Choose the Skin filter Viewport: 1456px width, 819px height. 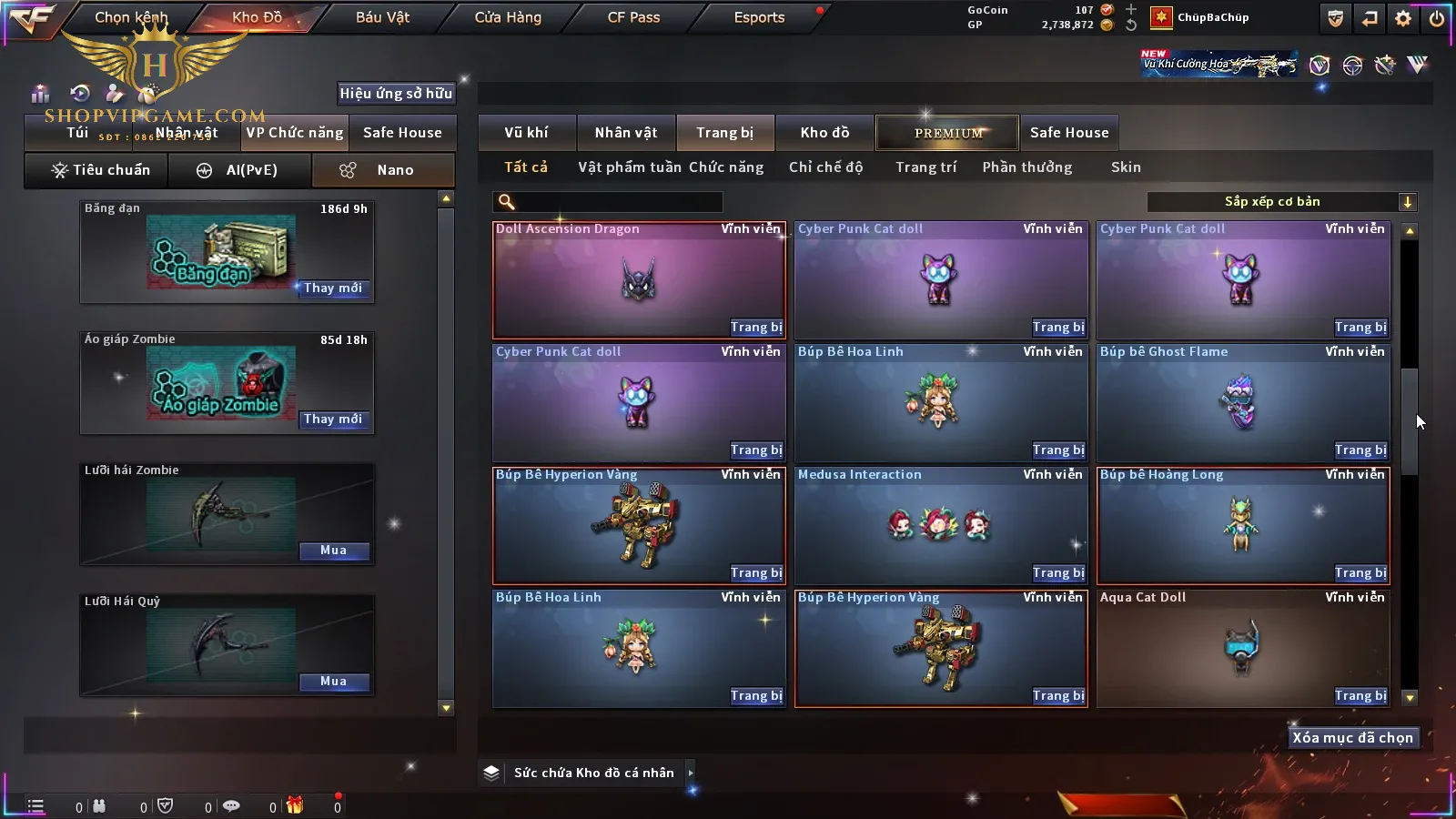1126,167
